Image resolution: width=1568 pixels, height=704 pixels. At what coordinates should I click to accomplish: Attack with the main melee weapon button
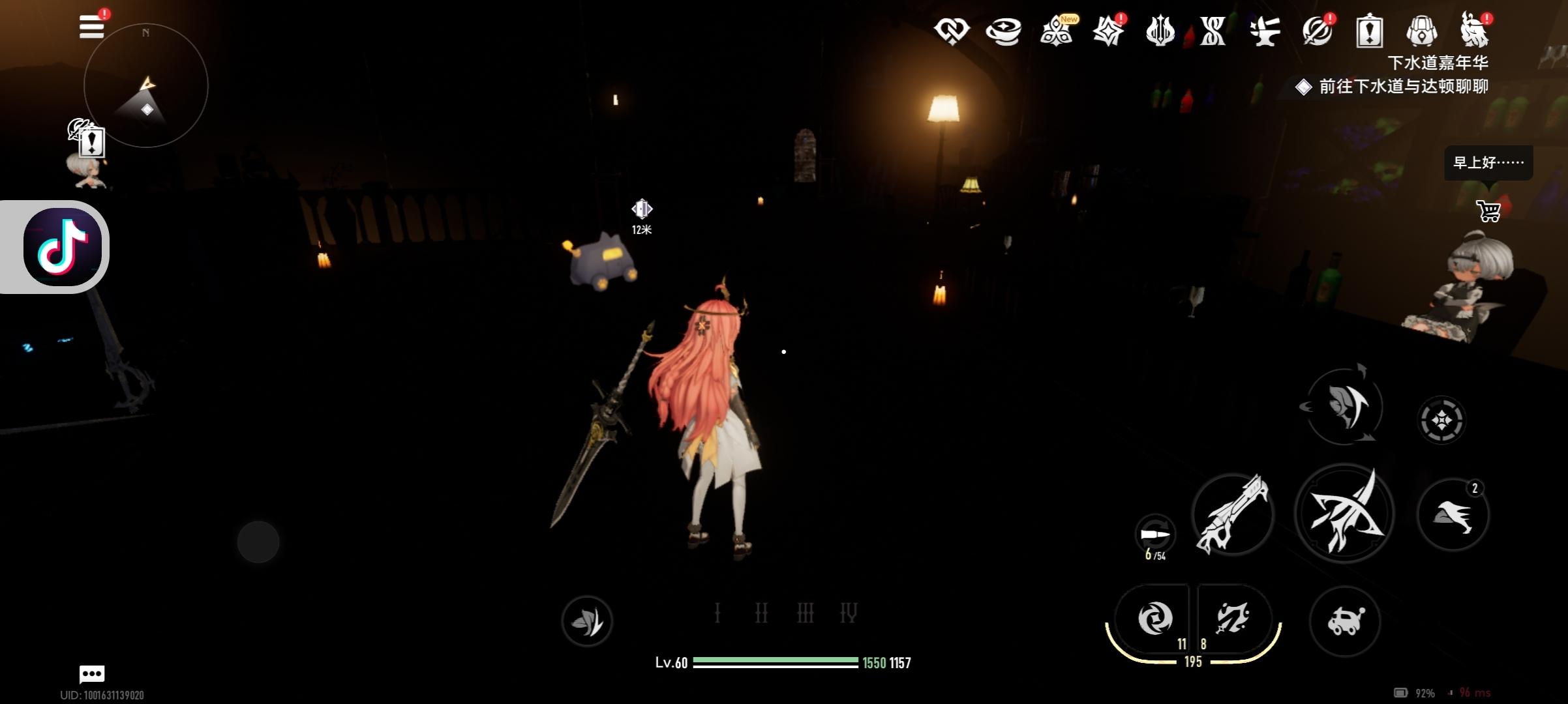pos(1344,513)
